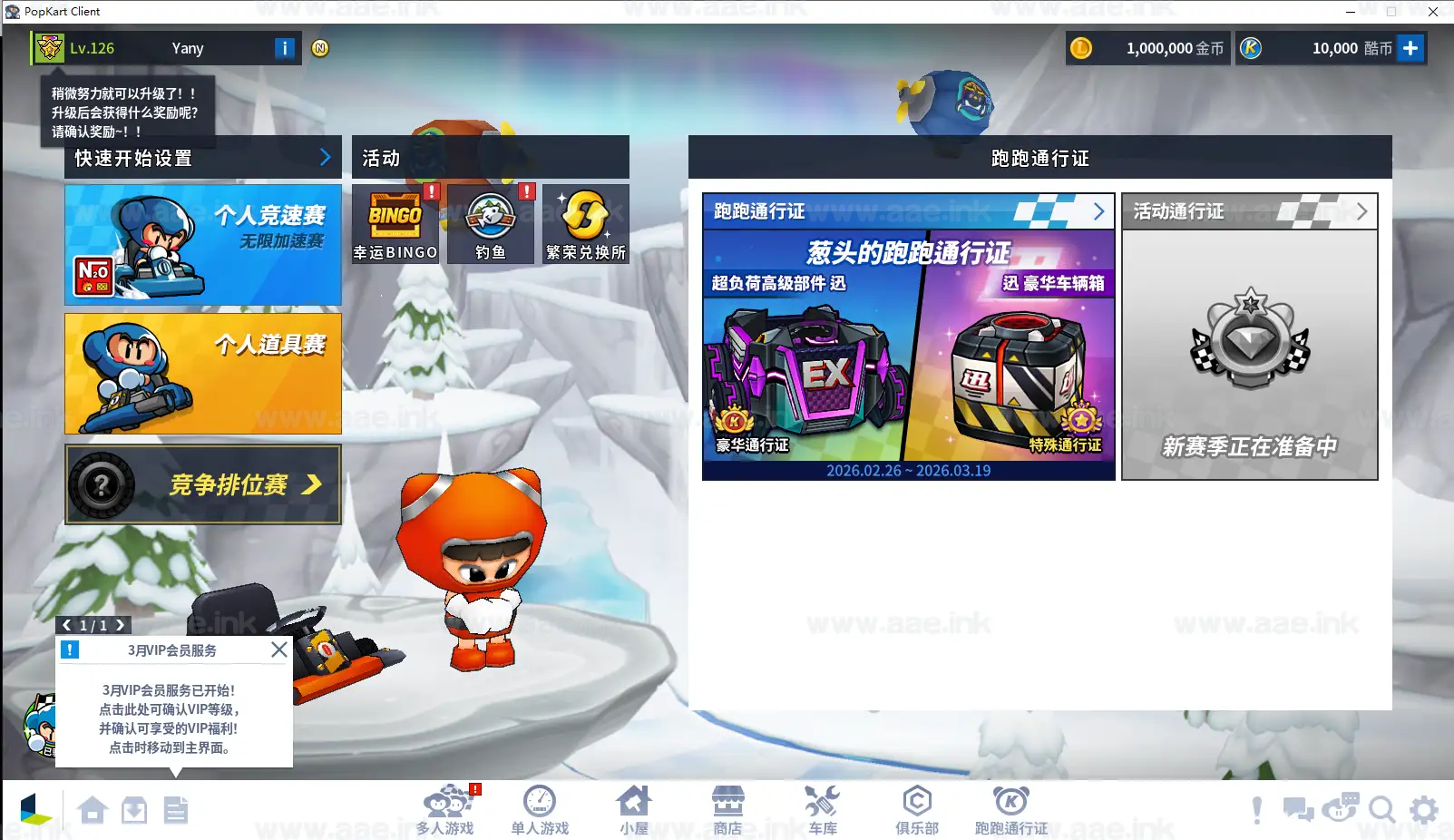Open the 跑跑通行证 banner arrow
The image size is (1454, 840).
pyautogui.click(x=1100, y=210)
